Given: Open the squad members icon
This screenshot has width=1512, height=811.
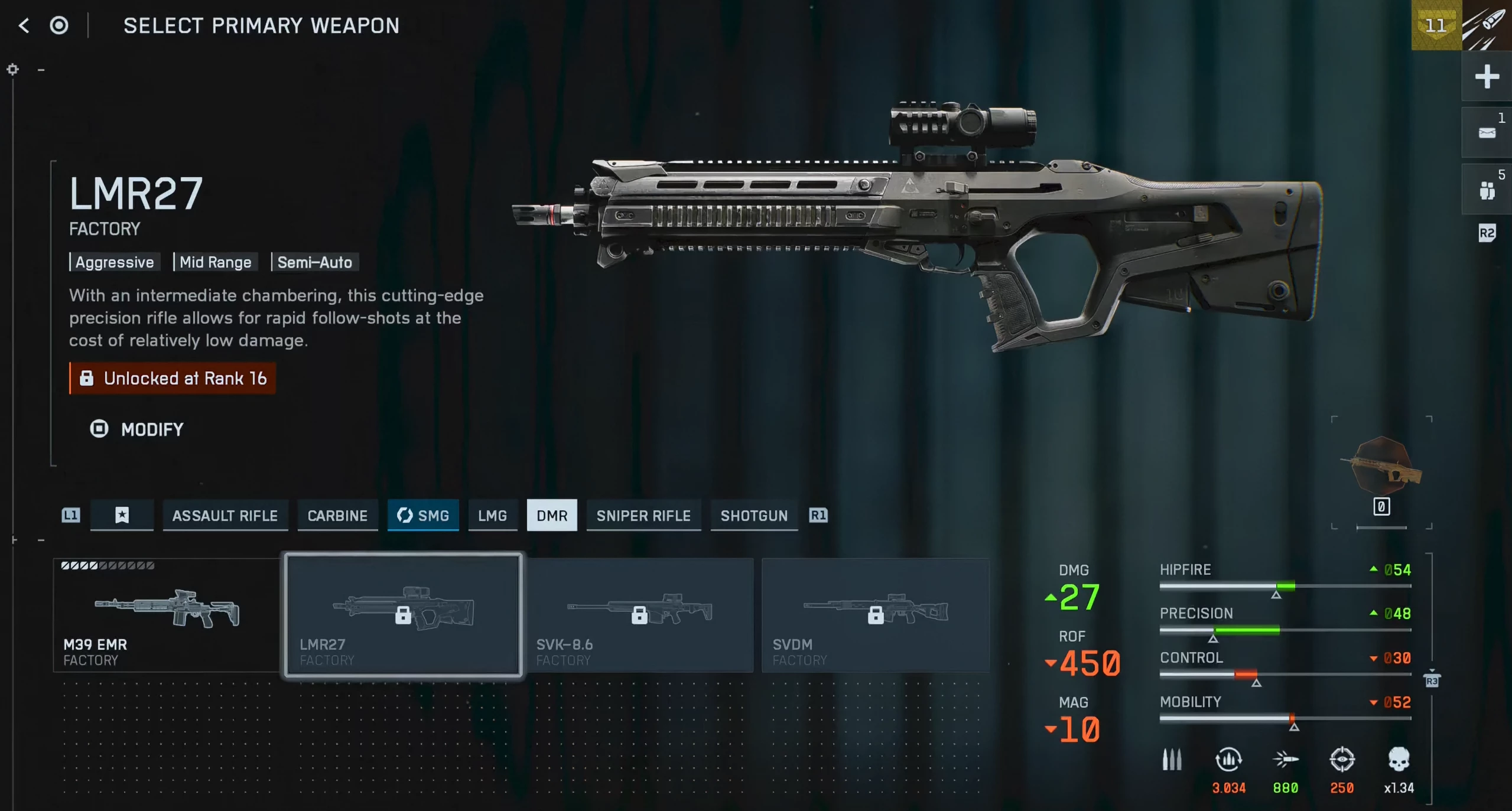Looking at the screenshot, I should (1486, 190).
